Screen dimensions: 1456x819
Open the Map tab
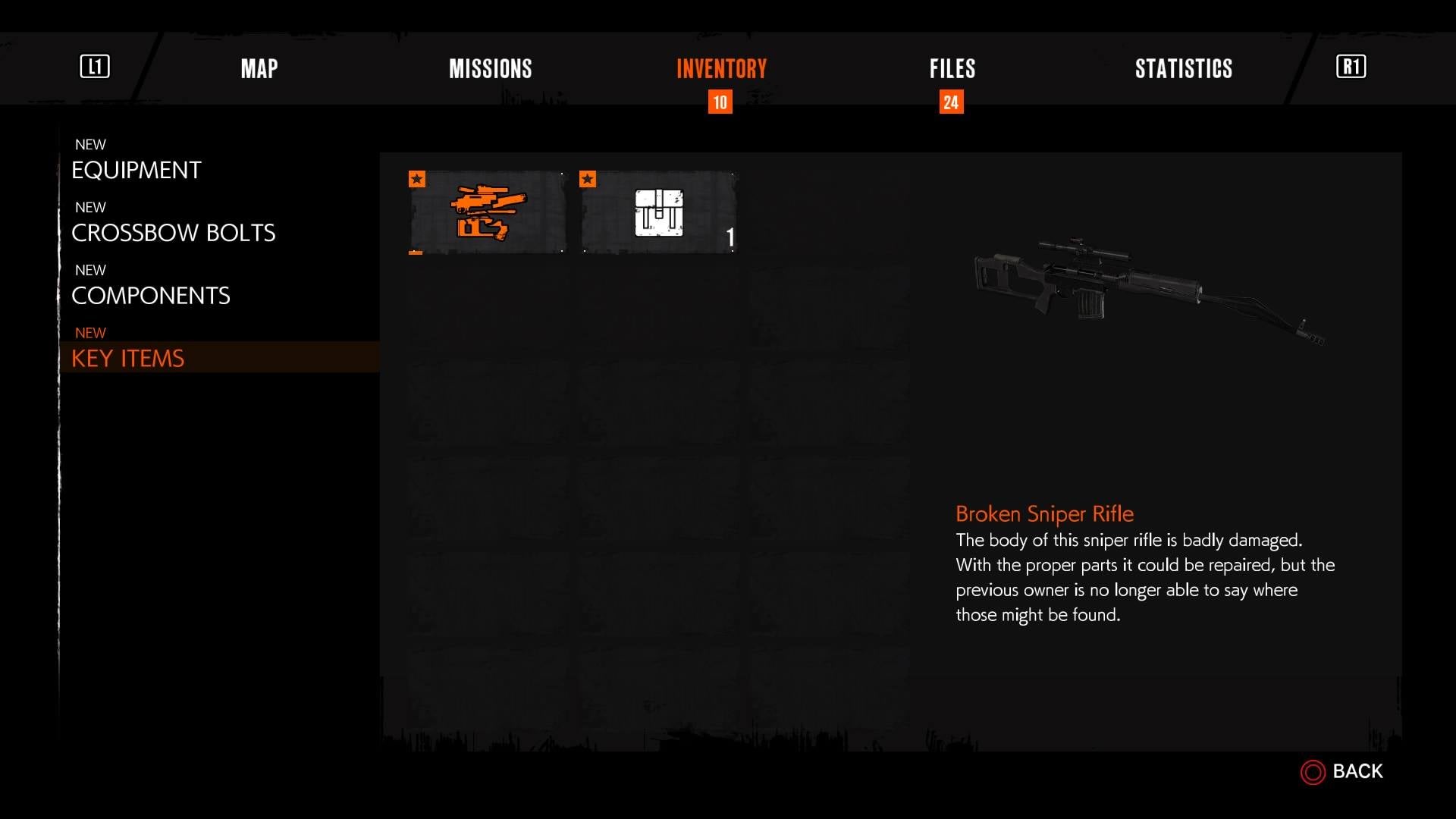click(x=259, y=69)
